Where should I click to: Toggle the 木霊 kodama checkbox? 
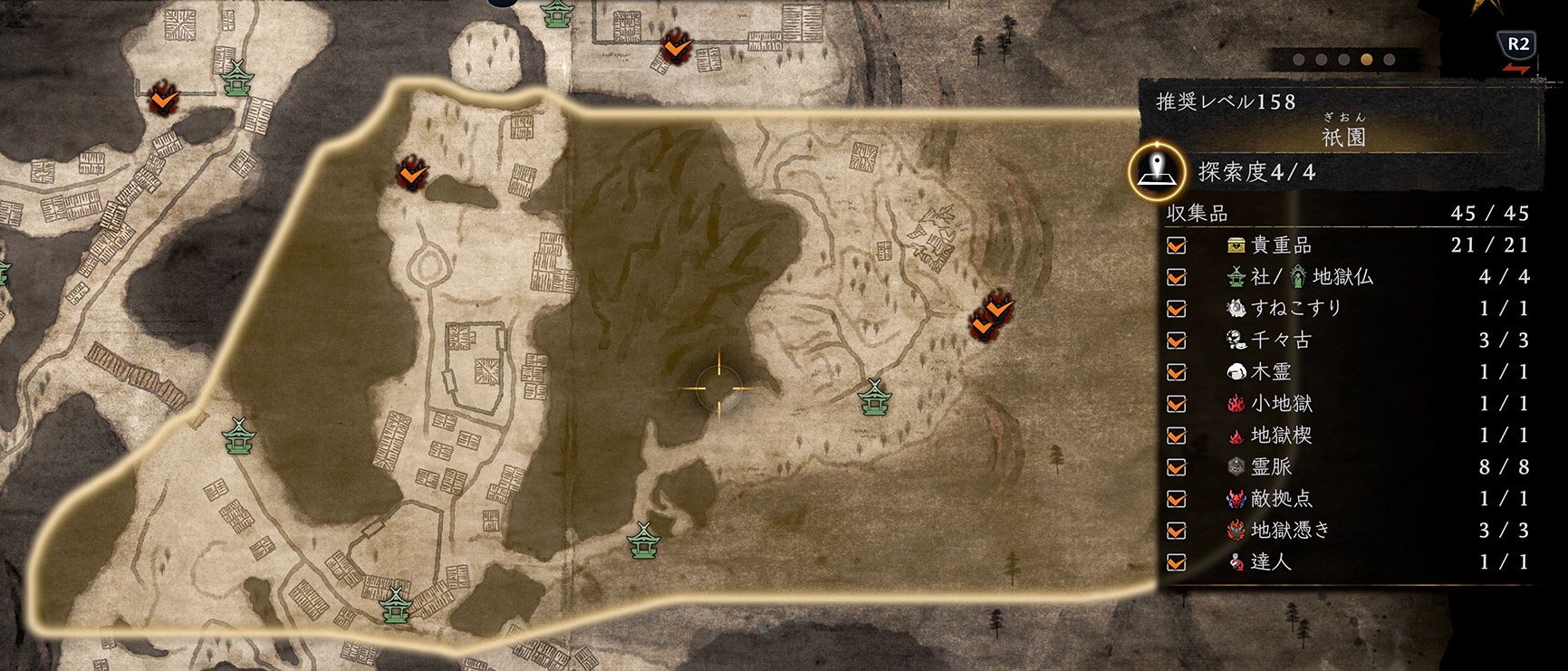(x=1177, y=372)
